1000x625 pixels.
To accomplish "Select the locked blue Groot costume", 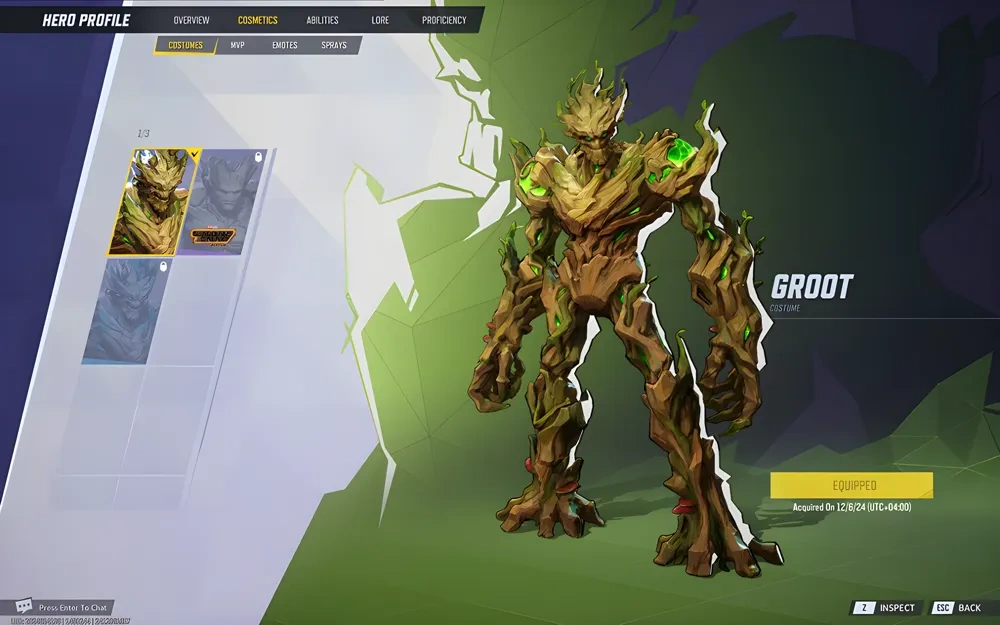I will point(129,310).
